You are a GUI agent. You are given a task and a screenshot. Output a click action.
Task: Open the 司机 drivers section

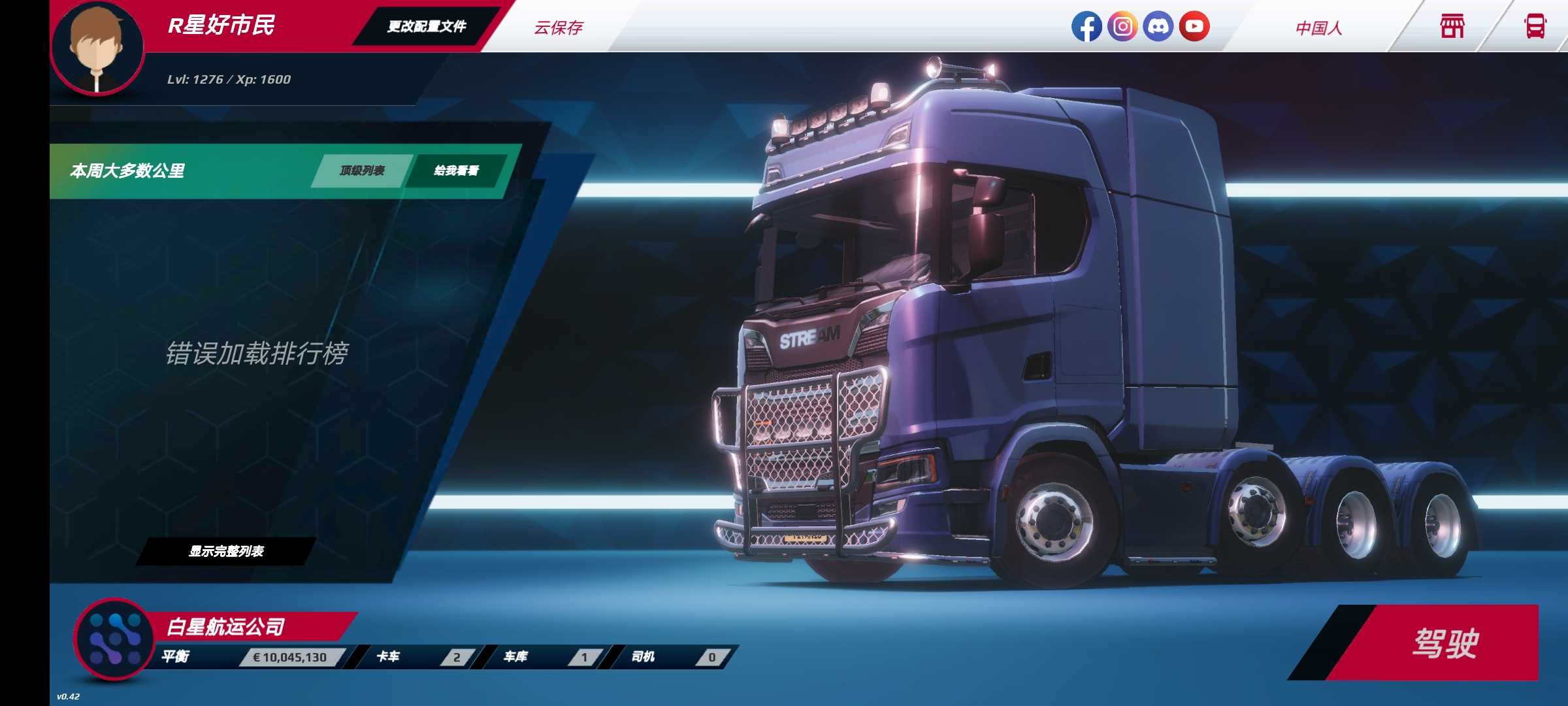(673, 657)
